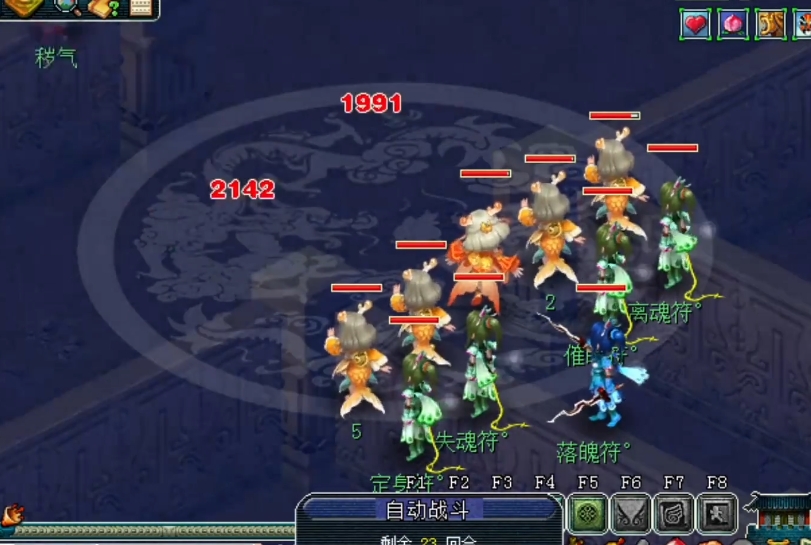Use the crossed blades skill on F6
Viewport: 811px width, 545px height.
point(631,514)
